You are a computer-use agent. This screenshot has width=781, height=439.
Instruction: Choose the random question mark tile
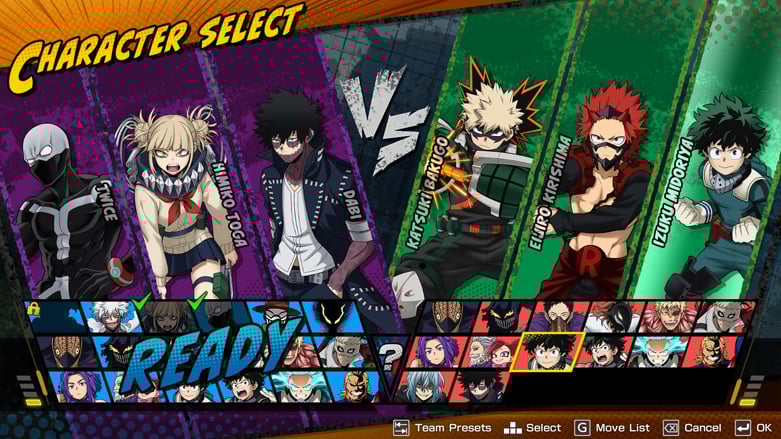[389, 352]
